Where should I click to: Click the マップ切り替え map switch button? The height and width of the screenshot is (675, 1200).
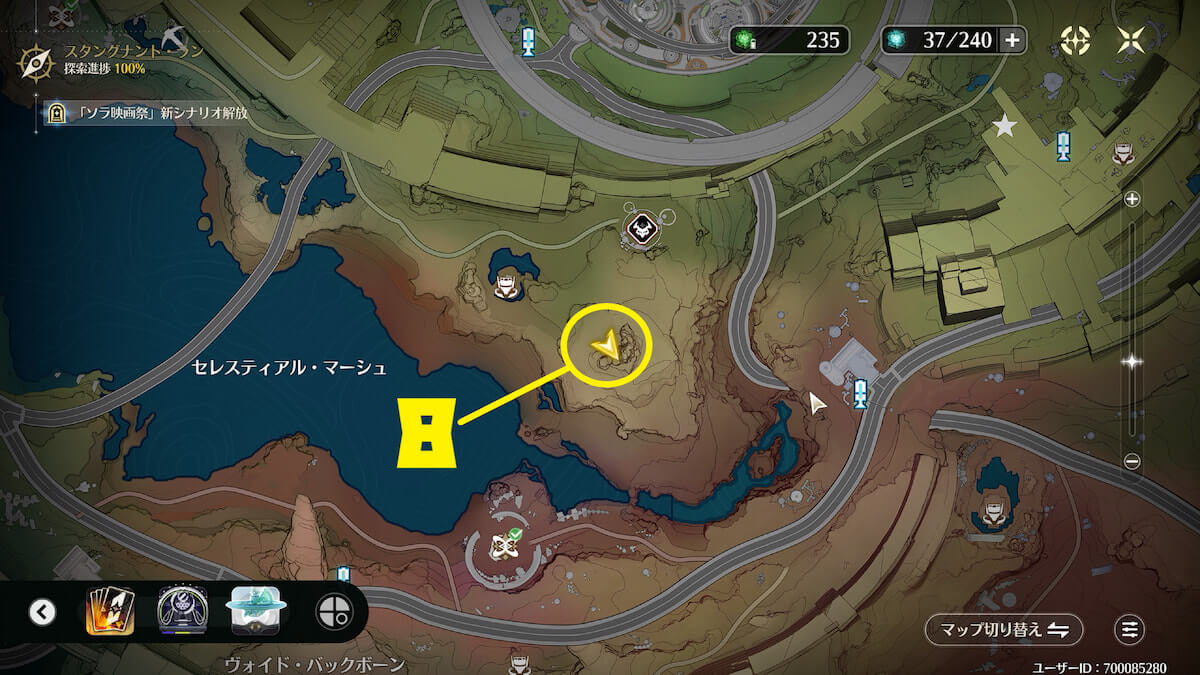[1003, 629]
